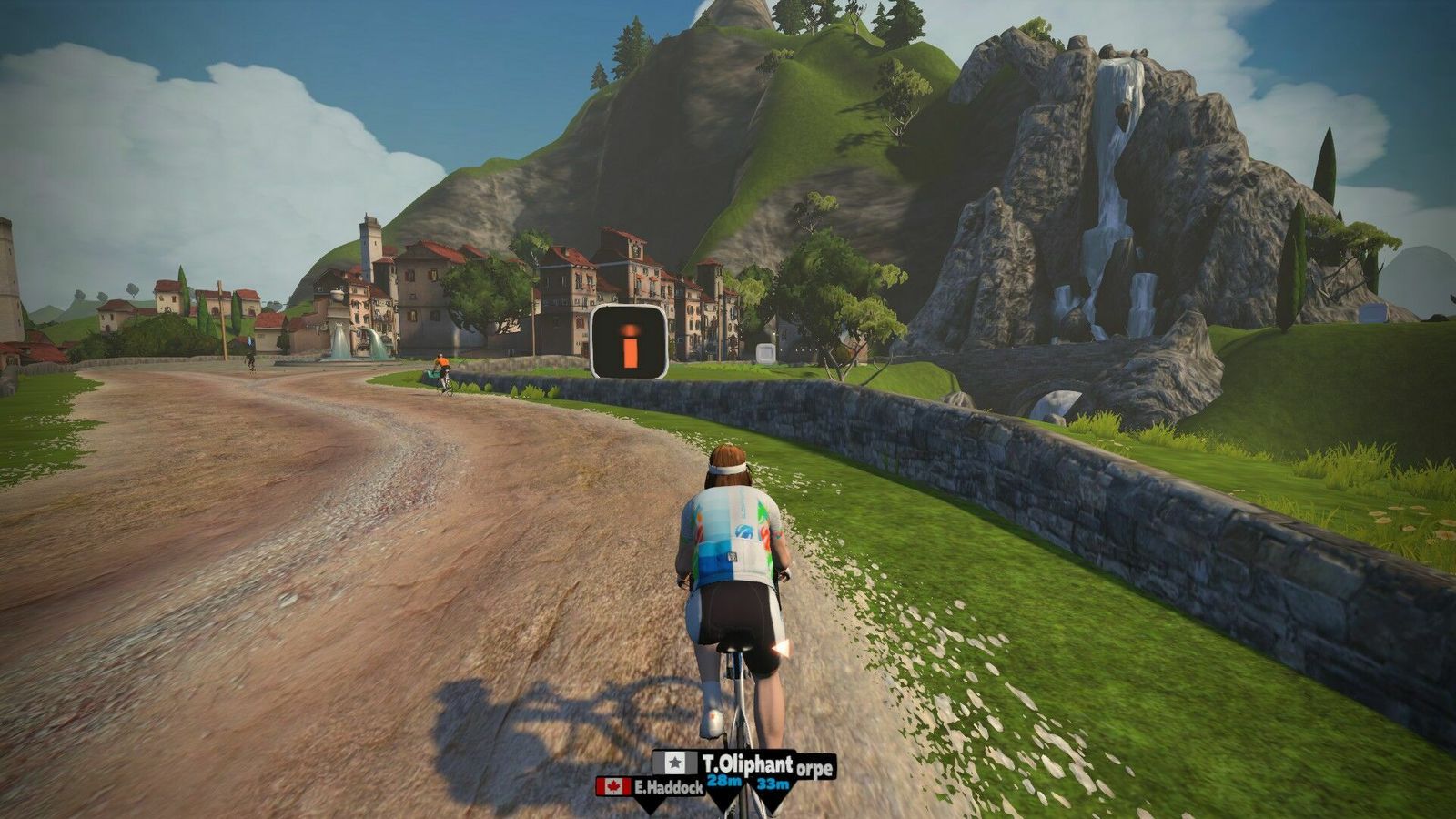Screen dimensions: 1456x819
Task: Select the E.Haddock rider name tag
Action: pos(650,786)
